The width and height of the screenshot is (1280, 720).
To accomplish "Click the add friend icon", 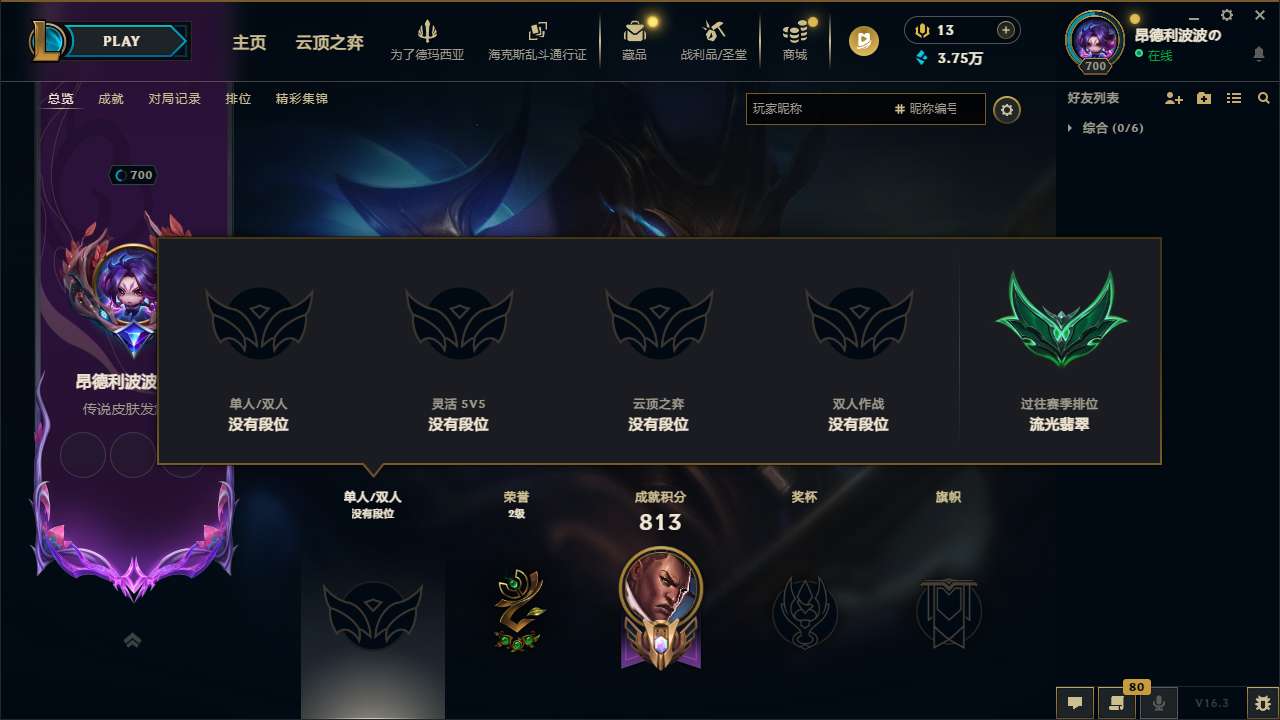I will pos(1172,98).
